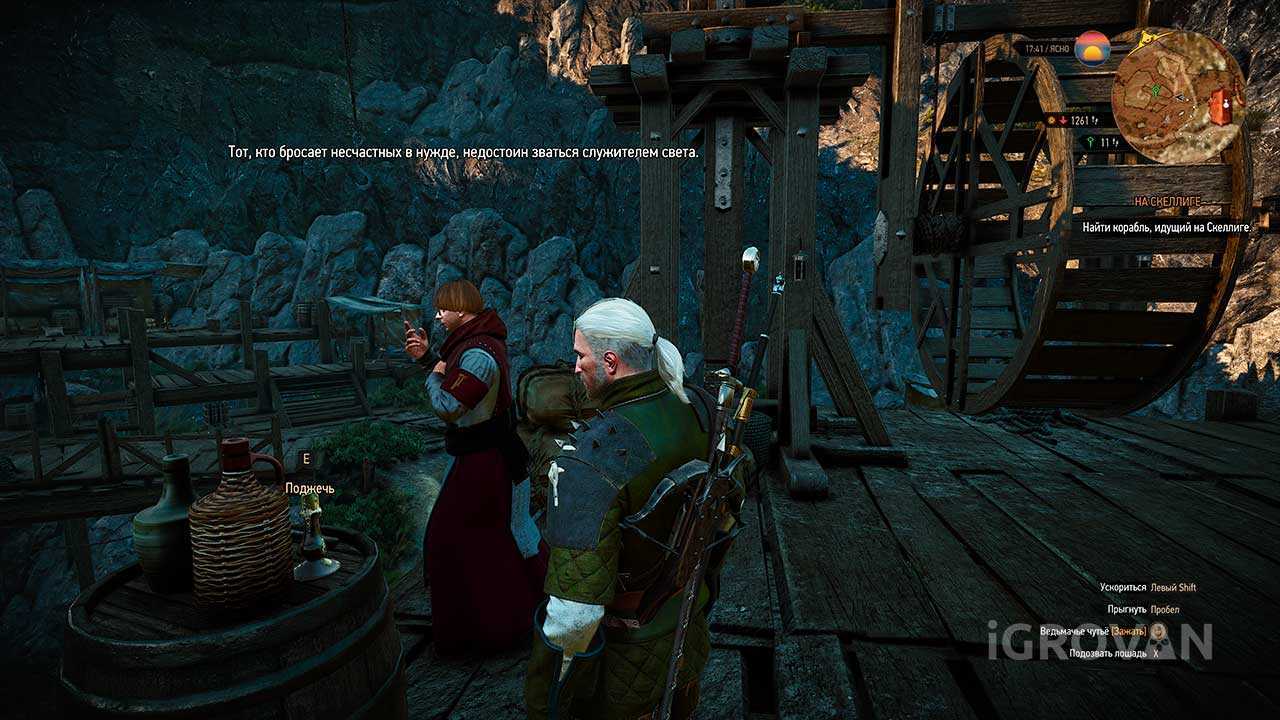Select the objective «Найти корабль, идущий на Скеллиге»

click(1166, 227)
